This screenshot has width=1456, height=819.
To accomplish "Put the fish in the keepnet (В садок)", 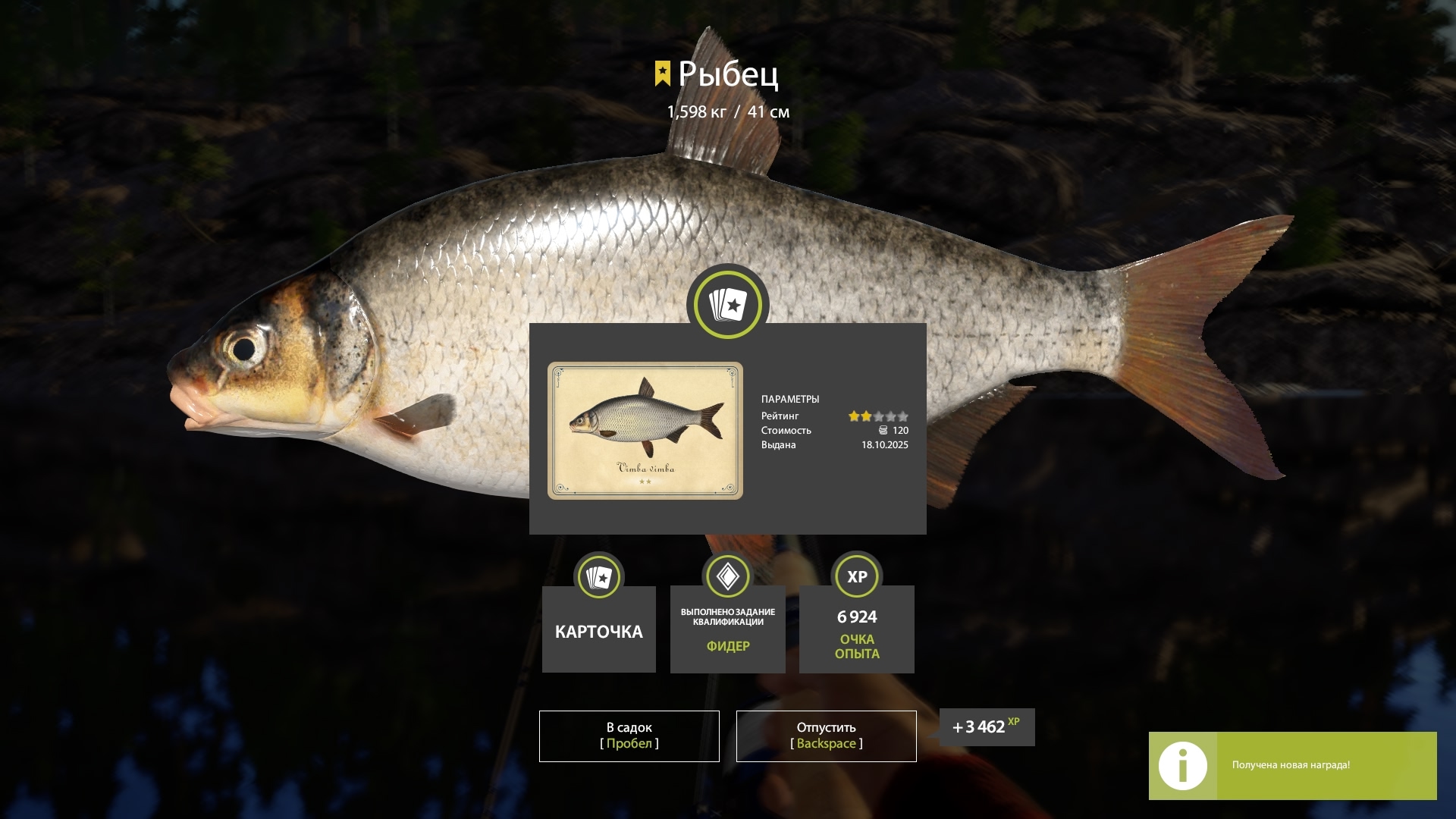I will tap(629, 736).
